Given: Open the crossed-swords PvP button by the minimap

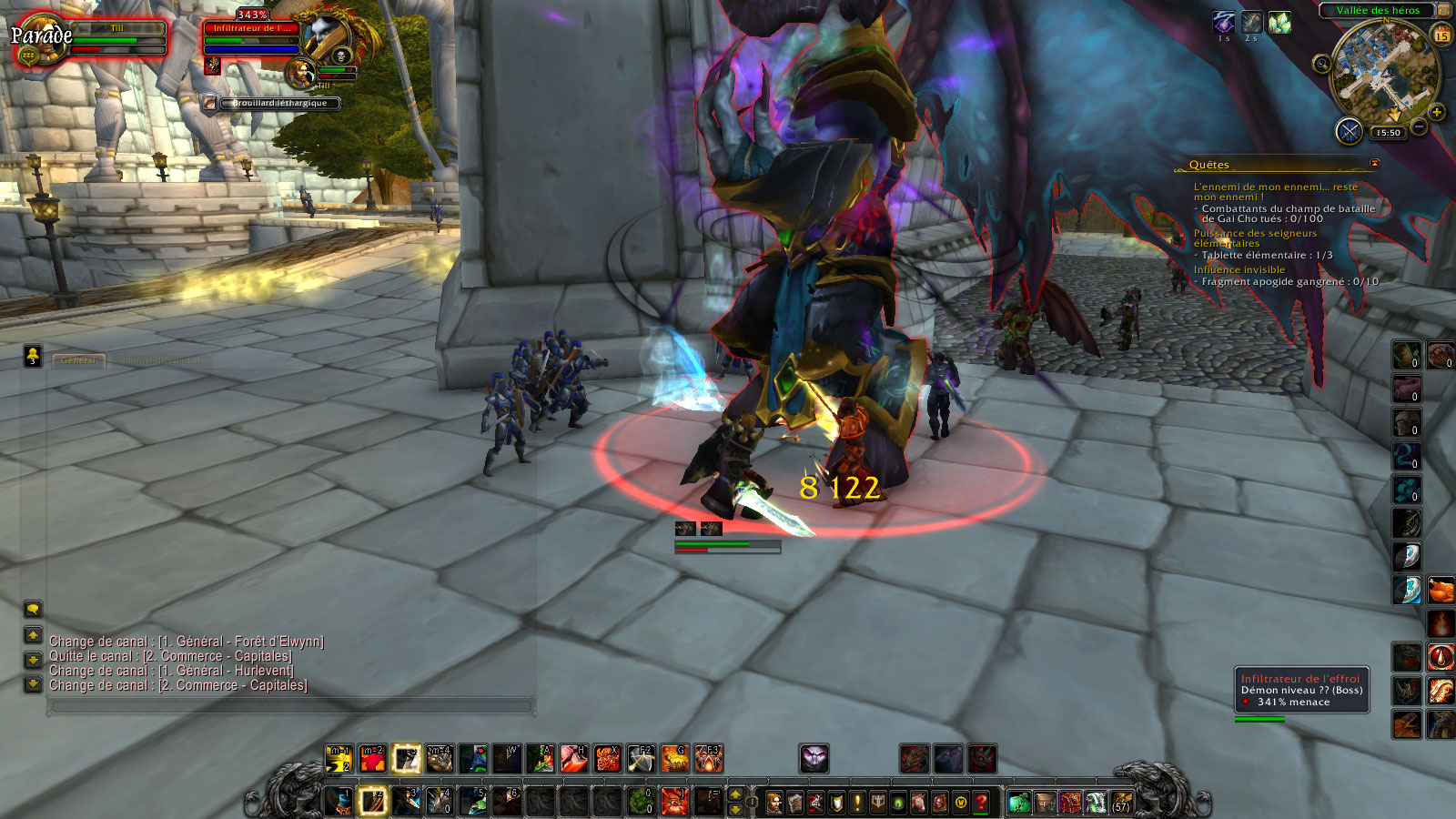Looking at the screenshot, I should 1348,131.
